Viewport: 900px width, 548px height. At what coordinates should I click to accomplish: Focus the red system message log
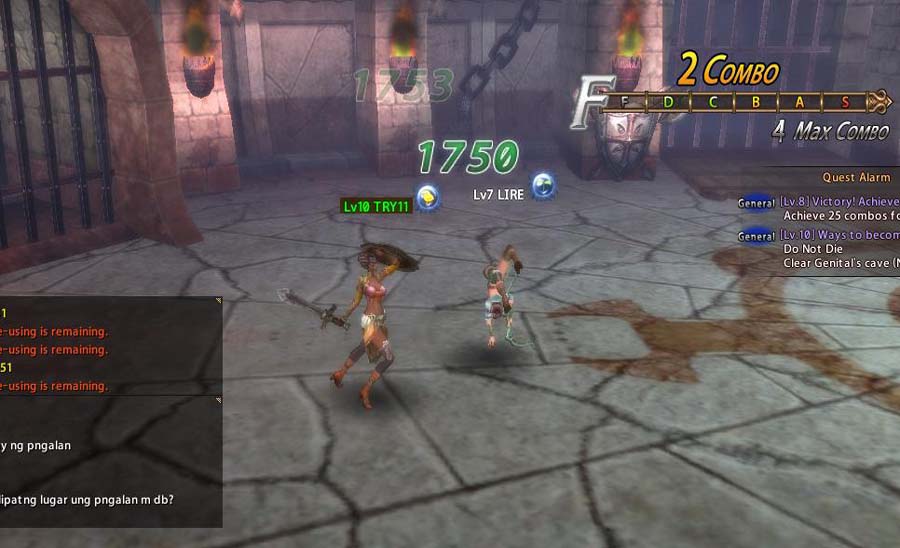tap(108, 345)
